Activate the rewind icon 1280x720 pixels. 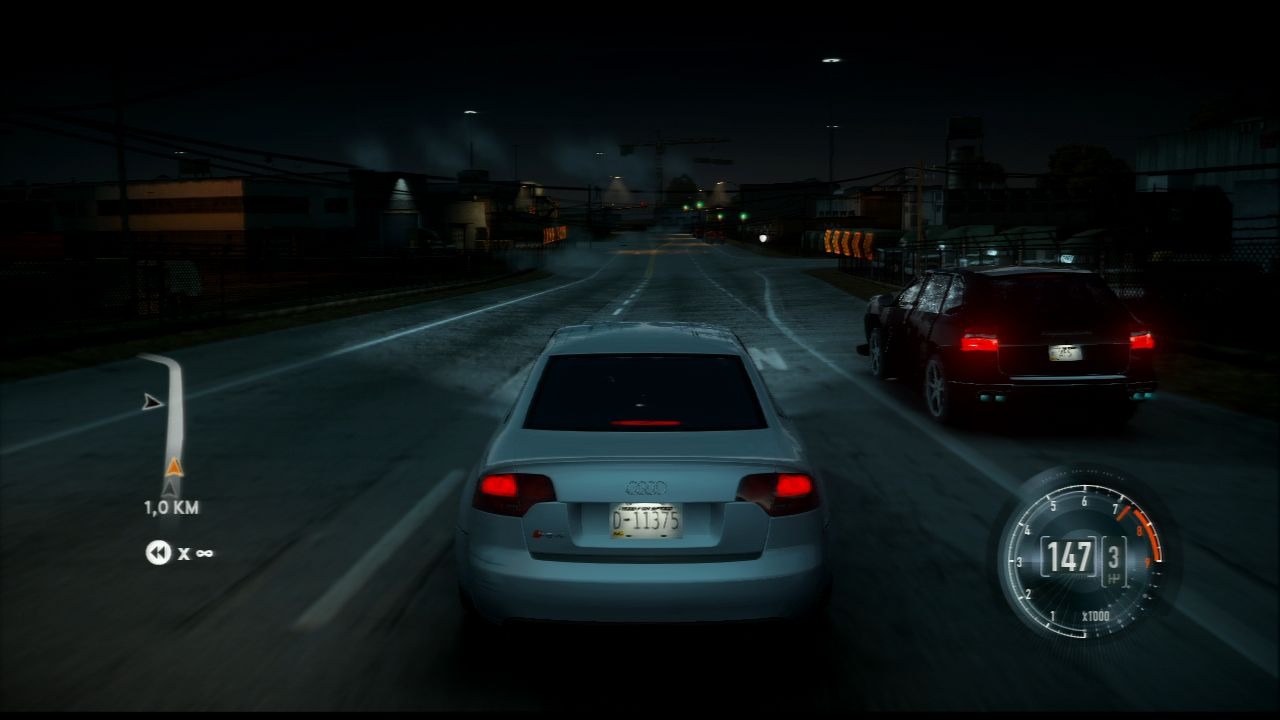(158, 552)
